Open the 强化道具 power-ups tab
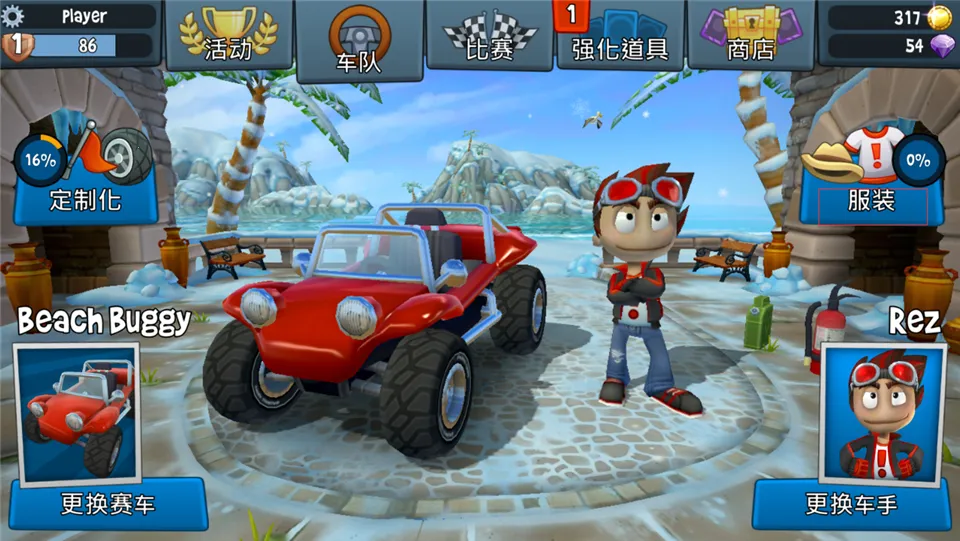This screenshot has height=541, width=960. pyautogui.click(x=620, y=36)
